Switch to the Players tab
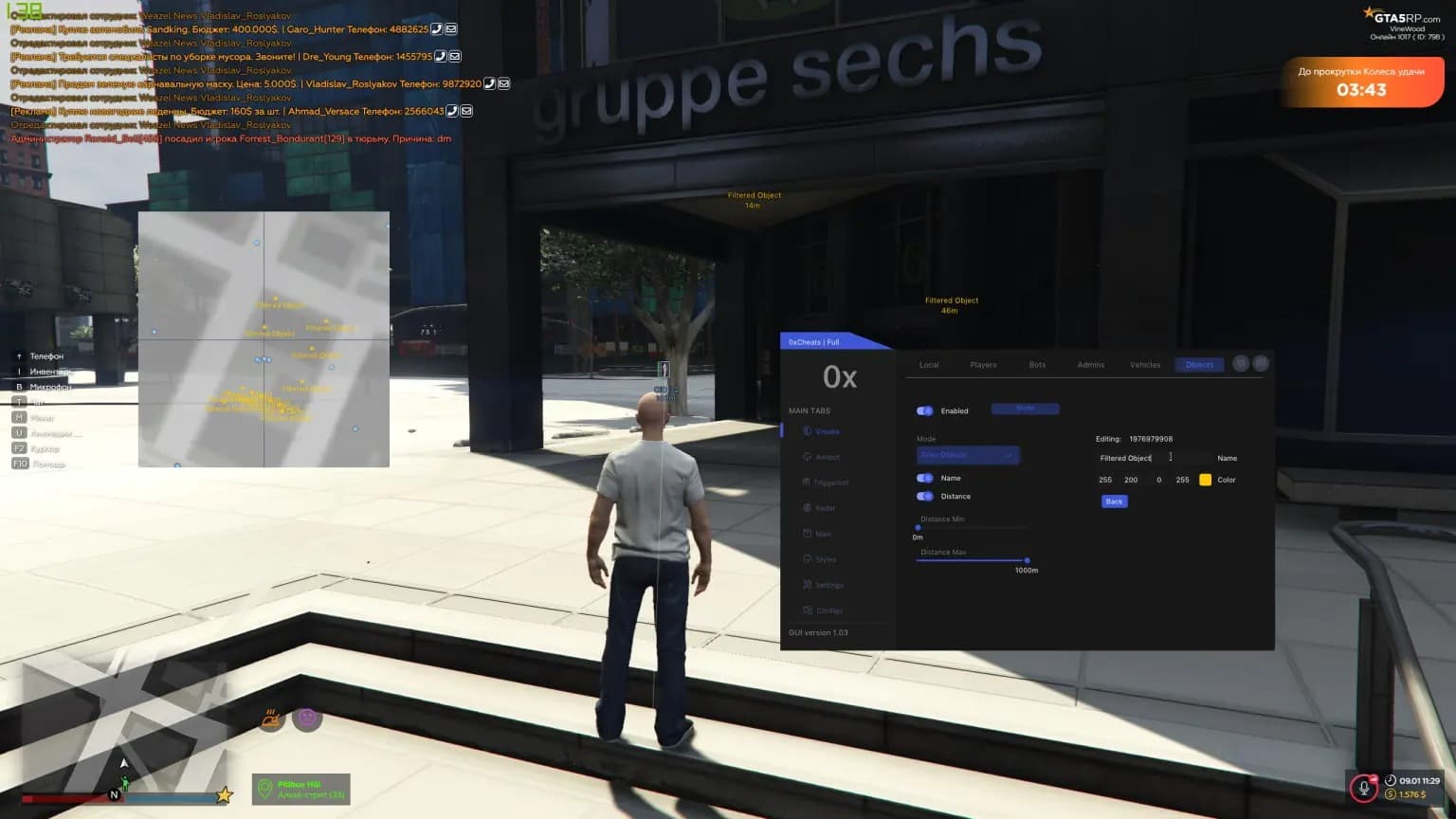The image size is (1456, 819). [983, 365]
